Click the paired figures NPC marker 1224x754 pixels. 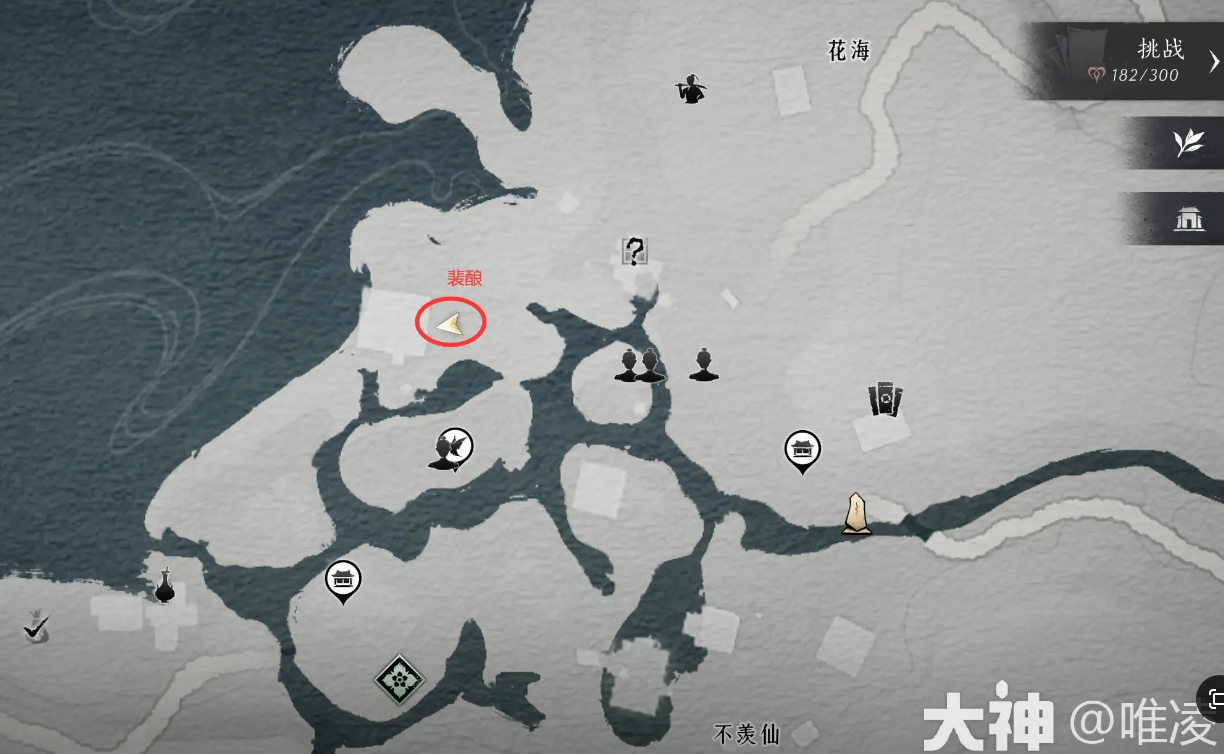pos(639,366)
